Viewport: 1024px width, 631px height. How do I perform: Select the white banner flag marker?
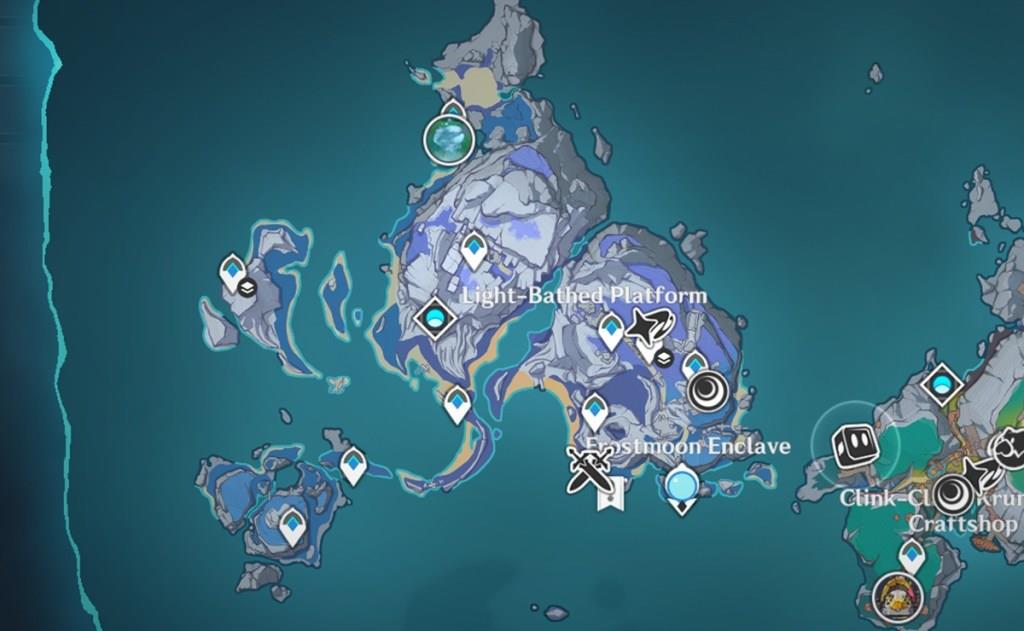[609, 493]
